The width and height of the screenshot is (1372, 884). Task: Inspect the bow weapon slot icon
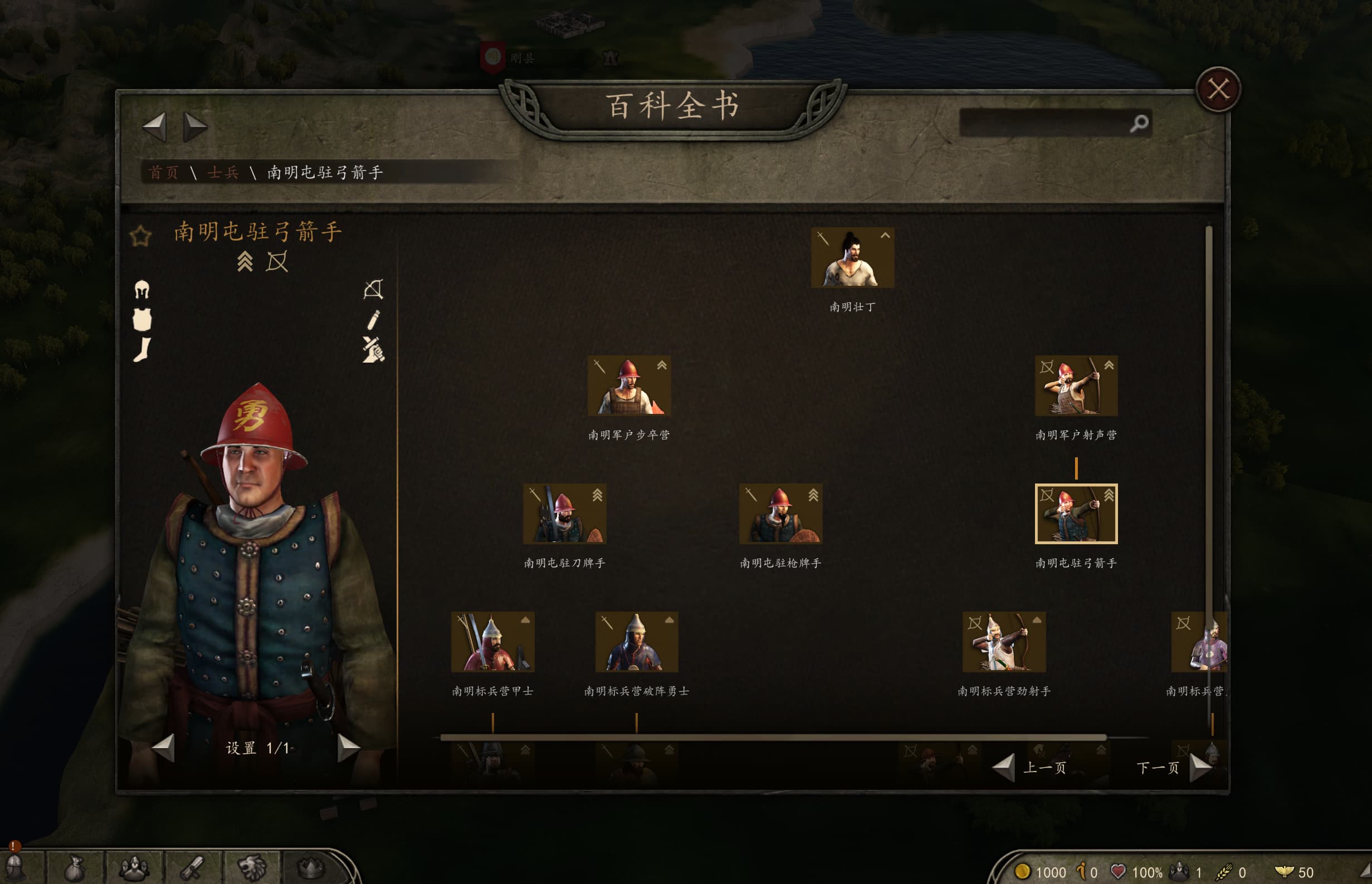373,289
